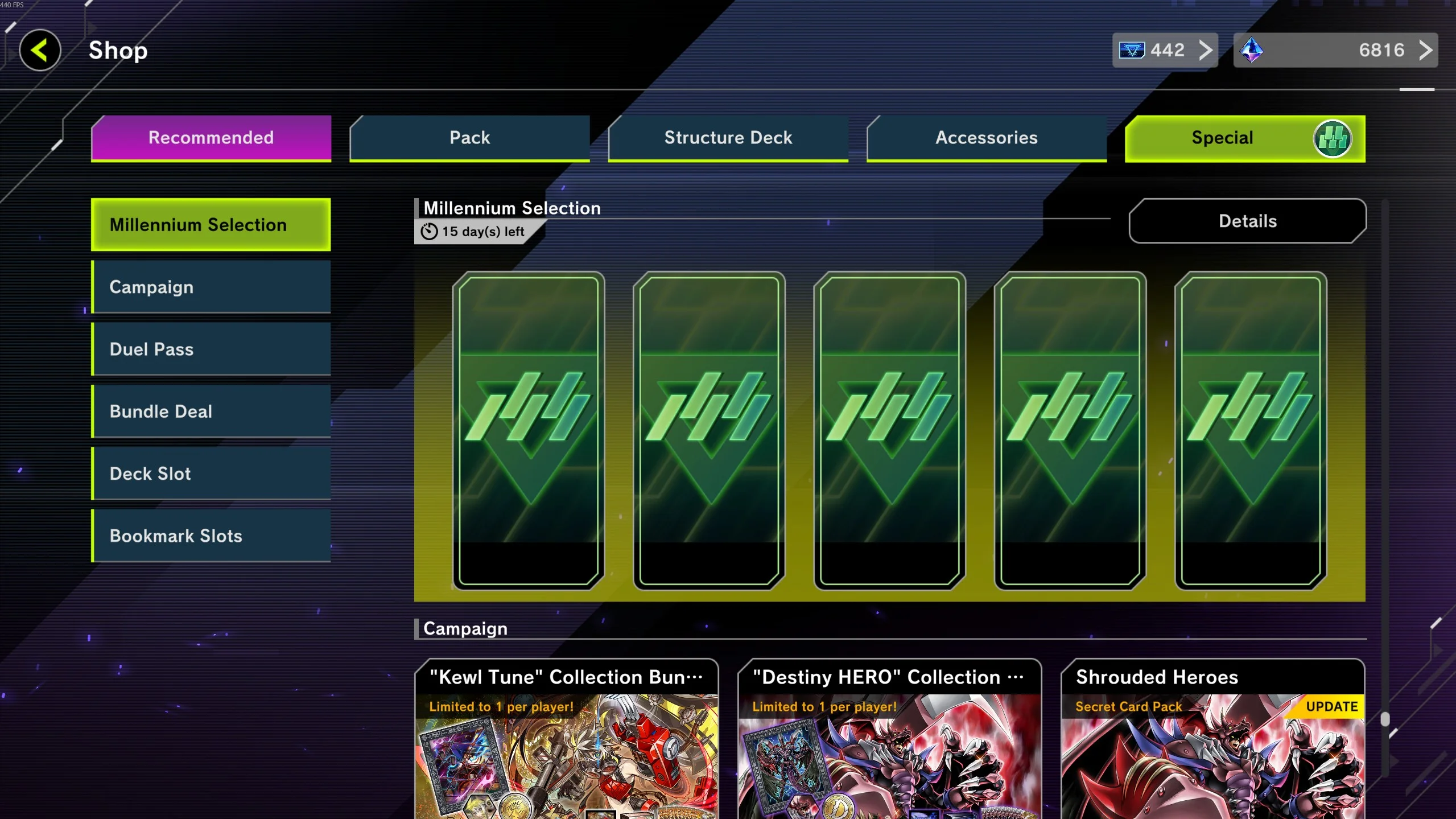Viewport: 1456px width, 819px height.
Task: Open the "Kewl Tune" Collection Bundle
Action: pos(567,740)
